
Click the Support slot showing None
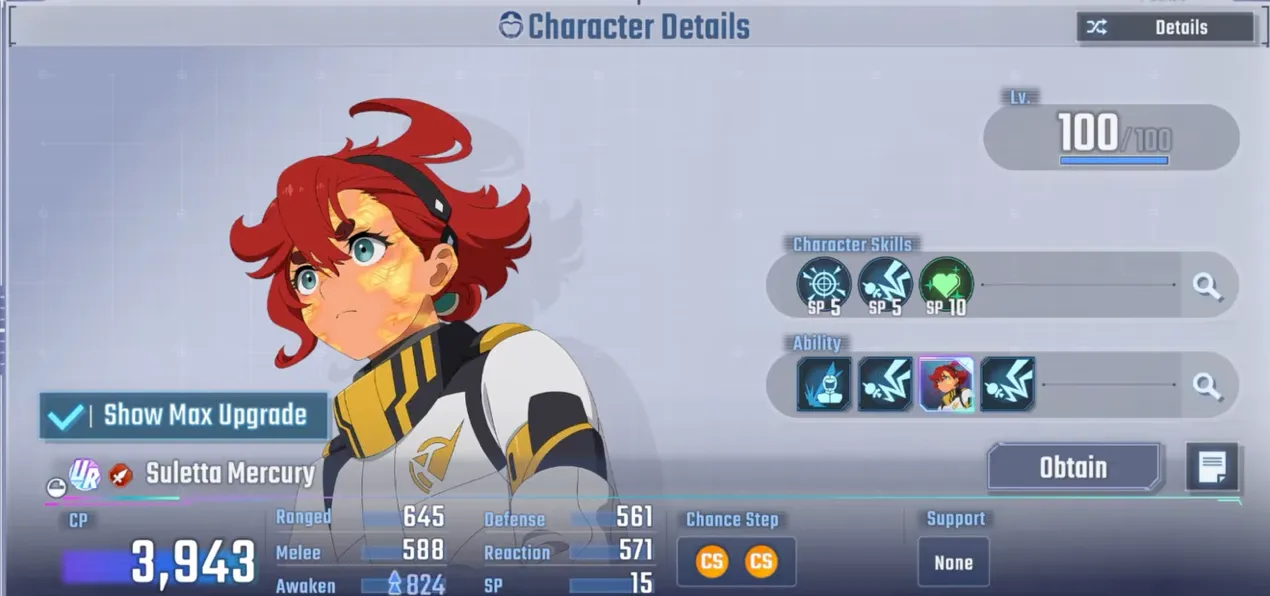[x=953, y=562]
